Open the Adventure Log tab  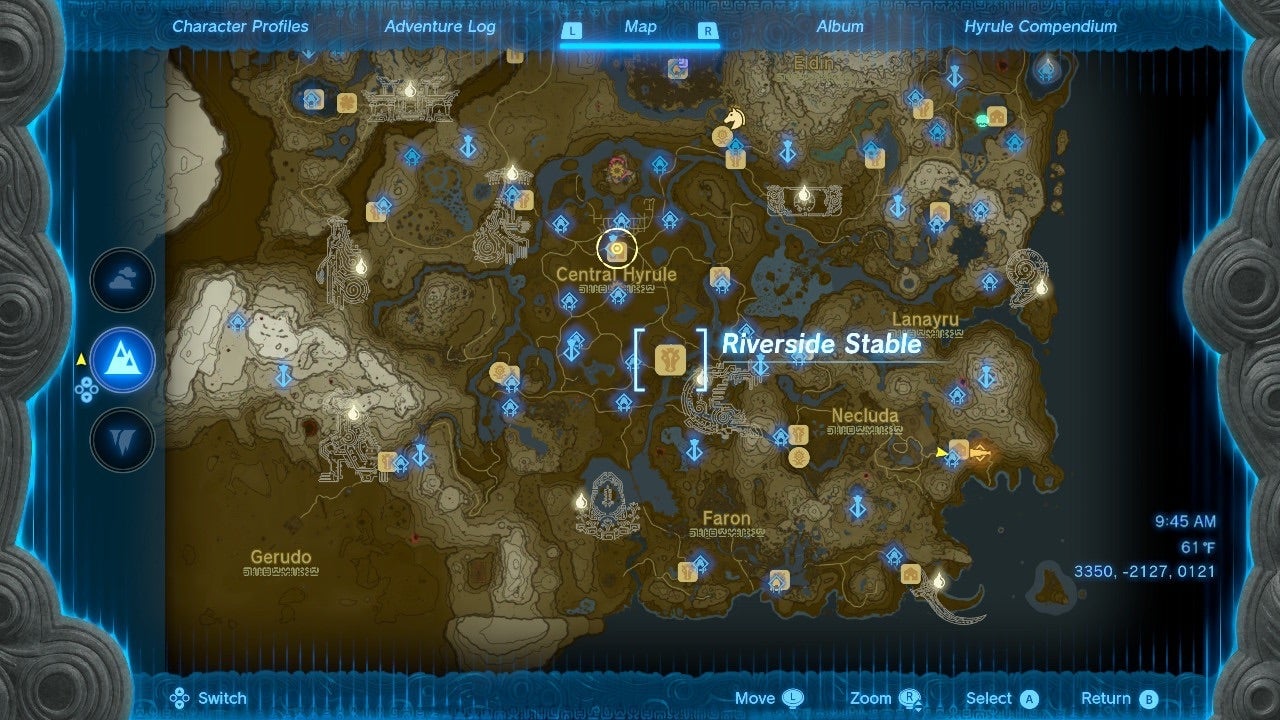click(439, 27)
